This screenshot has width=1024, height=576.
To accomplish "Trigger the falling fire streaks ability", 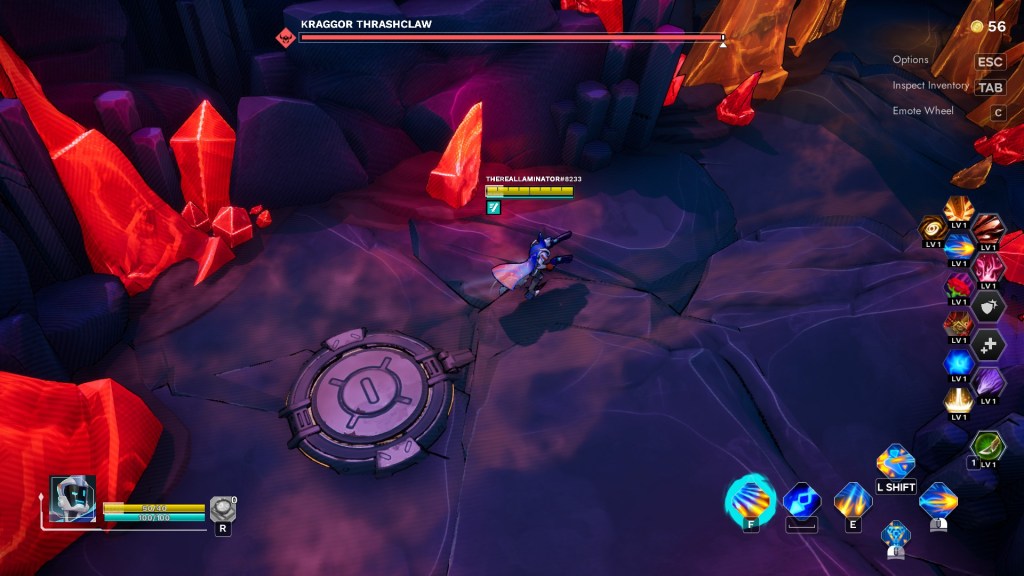I will [853, 500].
